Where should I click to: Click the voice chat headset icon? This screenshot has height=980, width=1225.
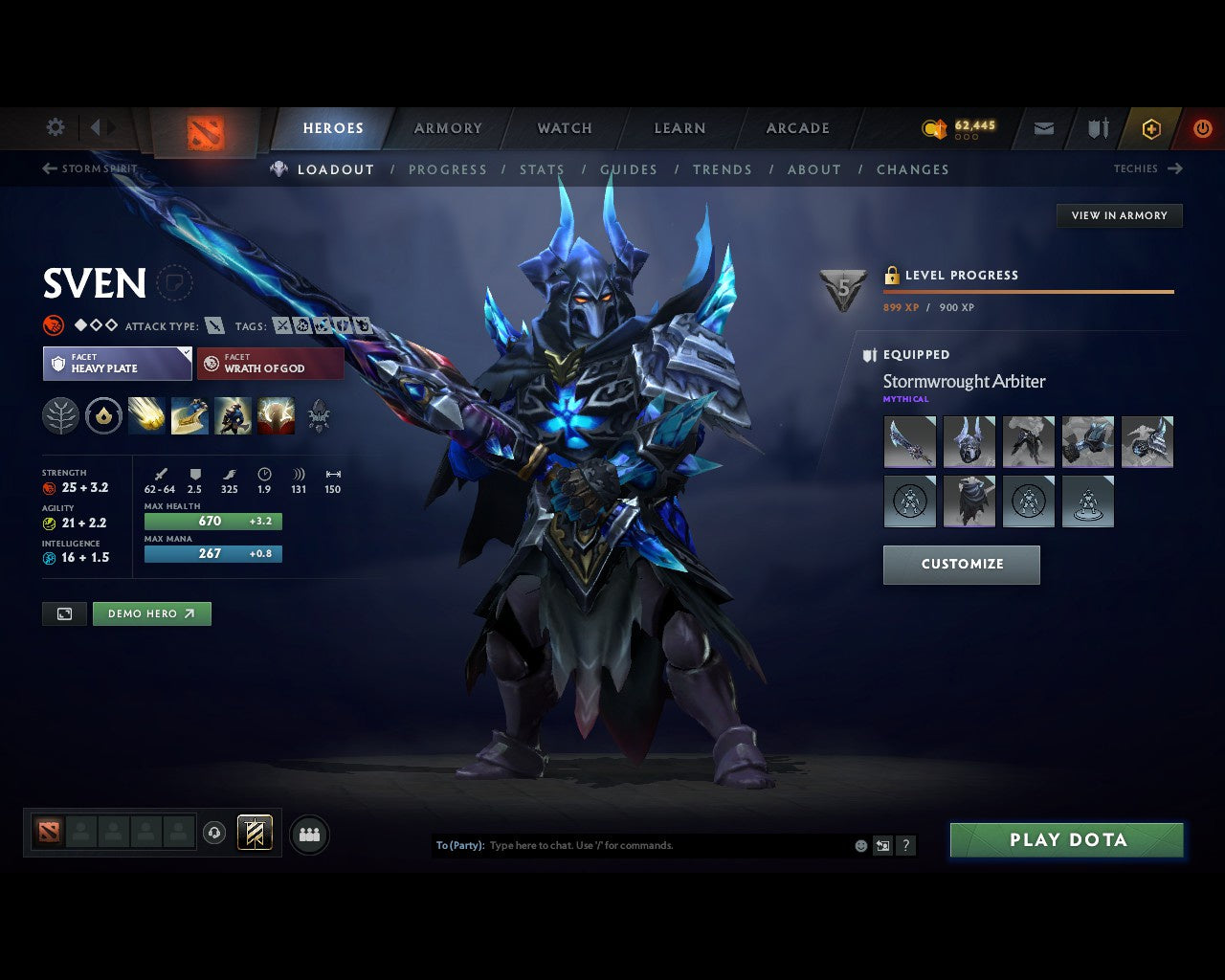[215, 833]
